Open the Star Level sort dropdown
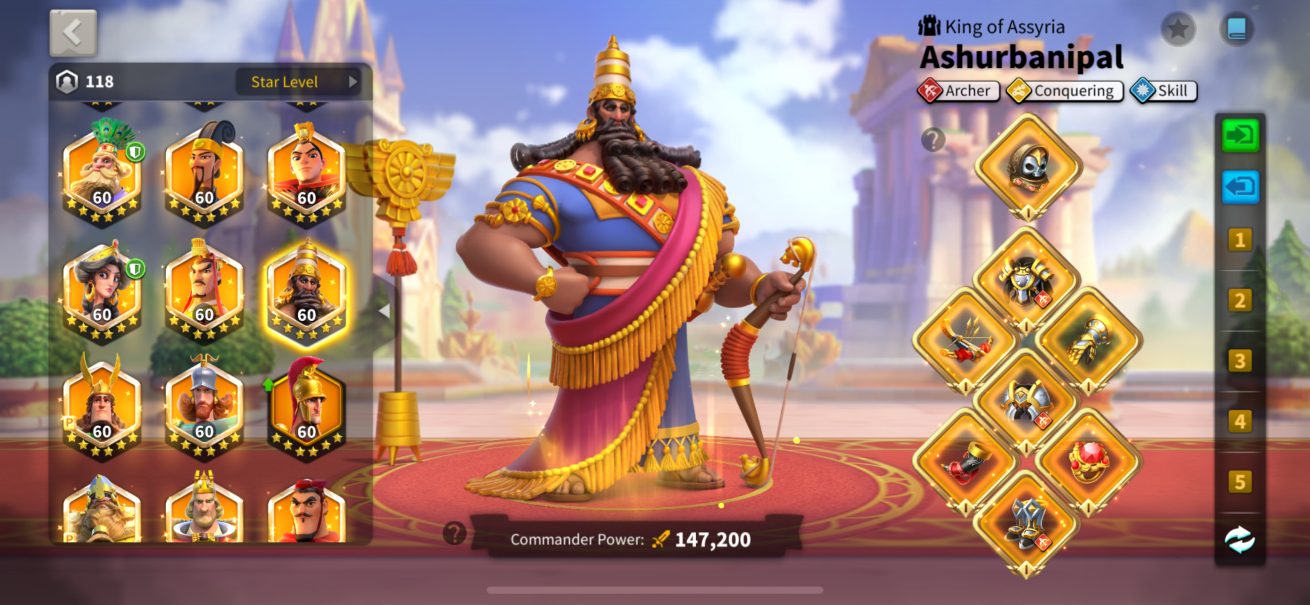The image size is (1310, 605). coord(298,82)
